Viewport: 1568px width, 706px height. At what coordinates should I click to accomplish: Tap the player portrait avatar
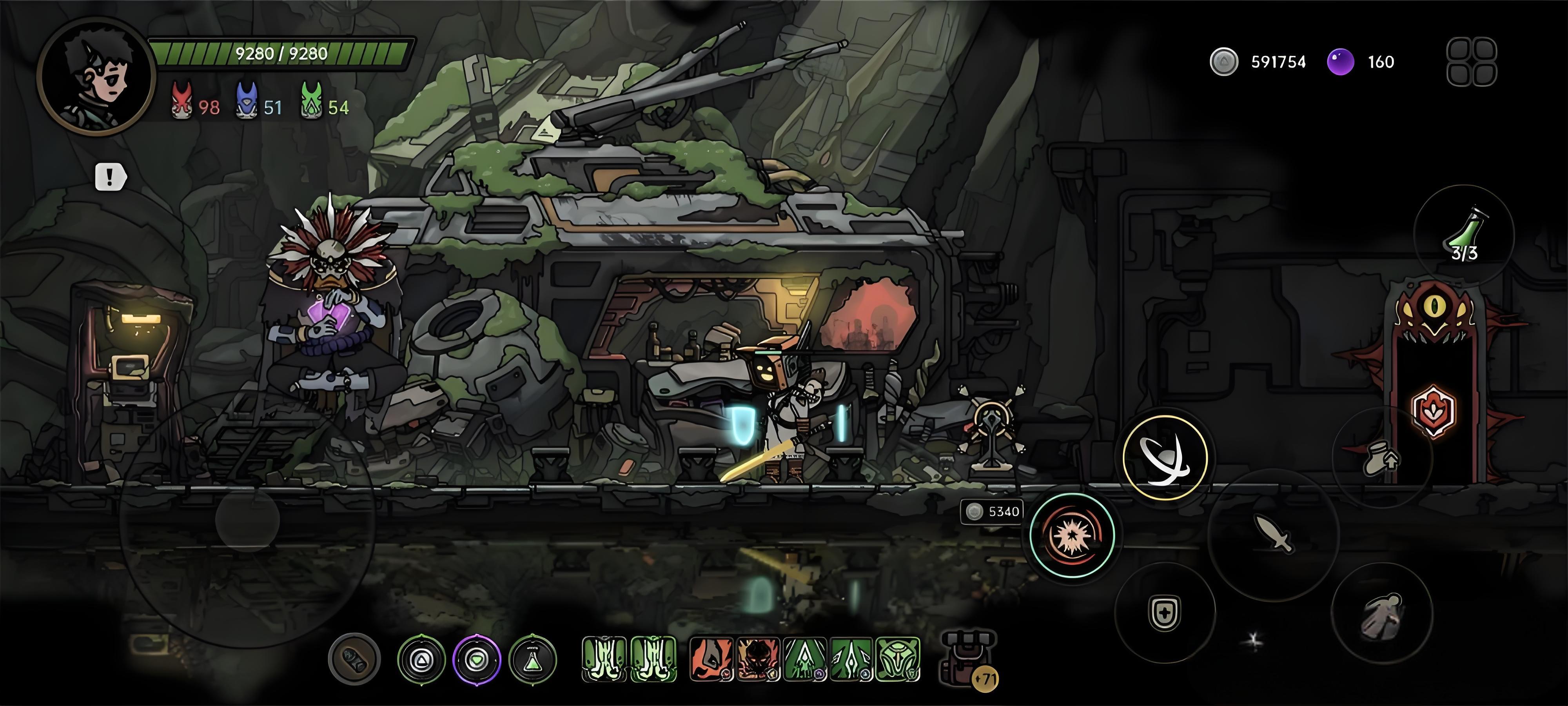point(96,76)
